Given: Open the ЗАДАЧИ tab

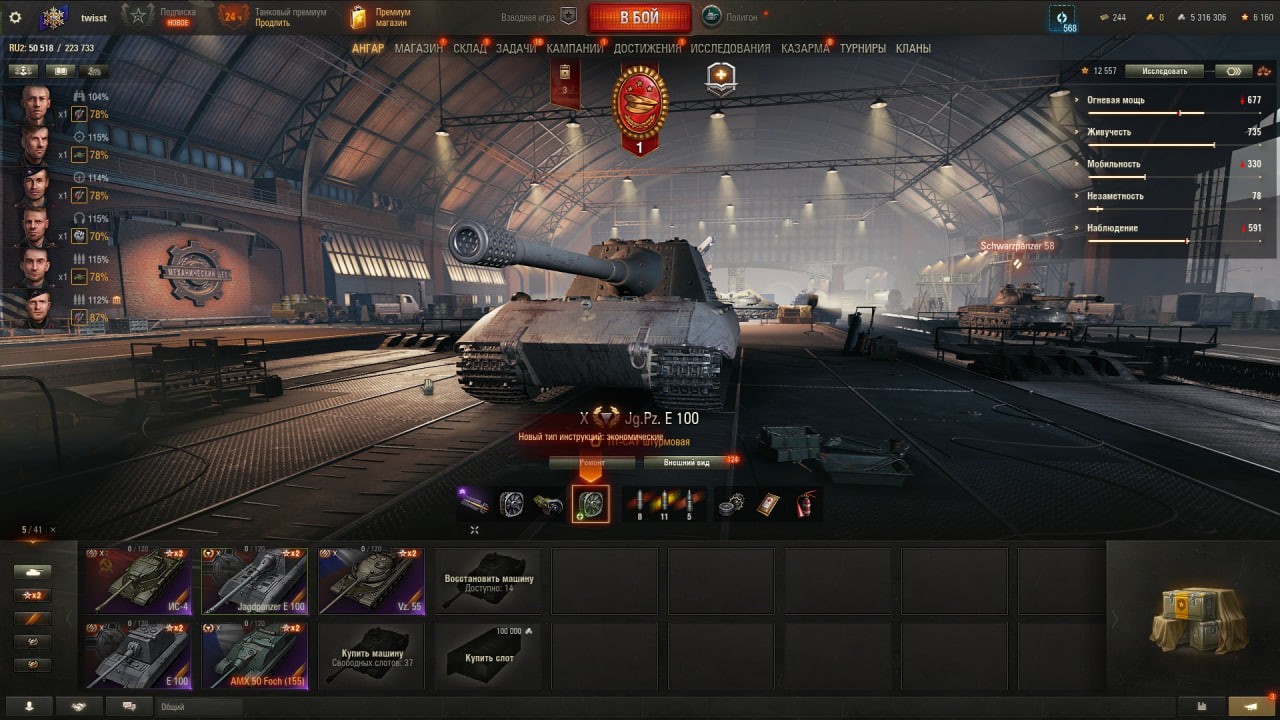Looking at the screenshot, I should (x=516, y=48).
